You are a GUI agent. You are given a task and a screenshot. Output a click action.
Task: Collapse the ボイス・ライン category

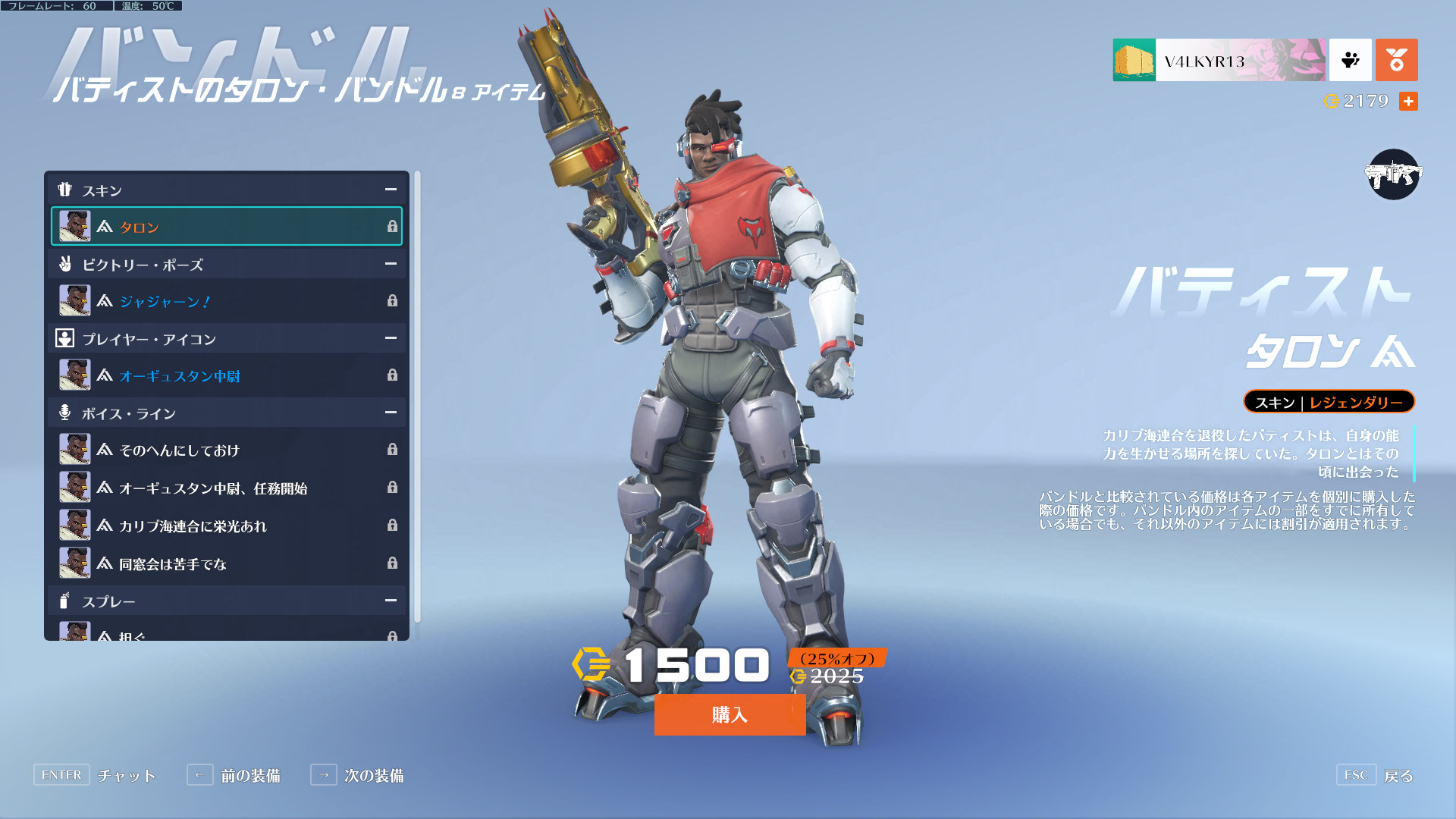(x=391, y=413)
